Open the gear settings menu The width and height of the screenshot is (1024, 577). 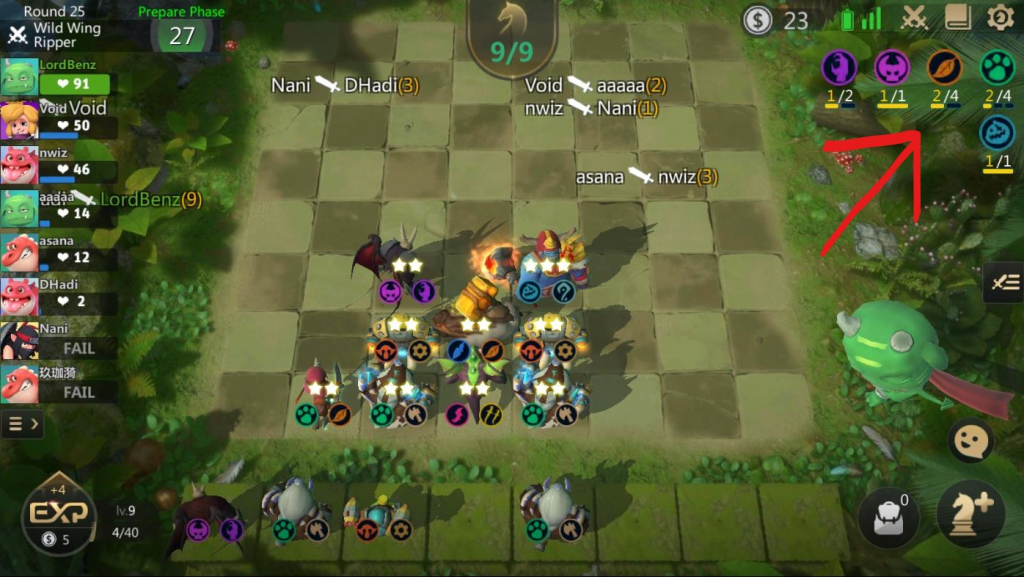coord(1000,18)
